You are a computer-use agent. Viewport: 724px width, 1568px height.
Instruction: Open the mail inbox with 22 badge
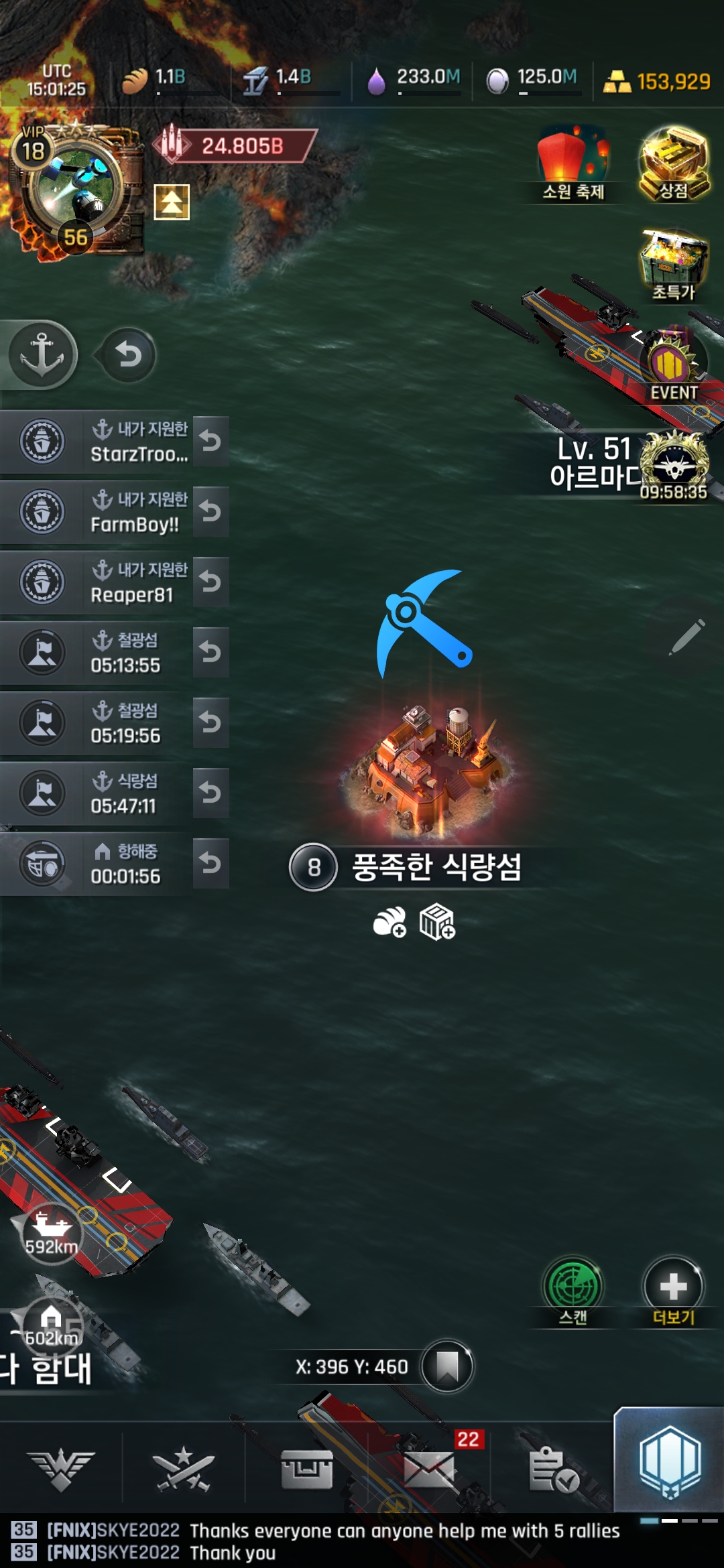click(430, 1469)
